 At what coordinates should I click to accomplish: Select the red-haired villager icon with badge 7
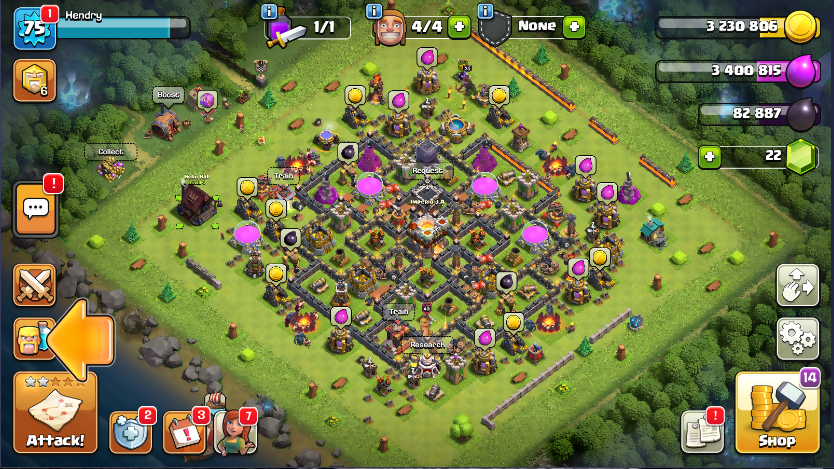coord(234,431)
